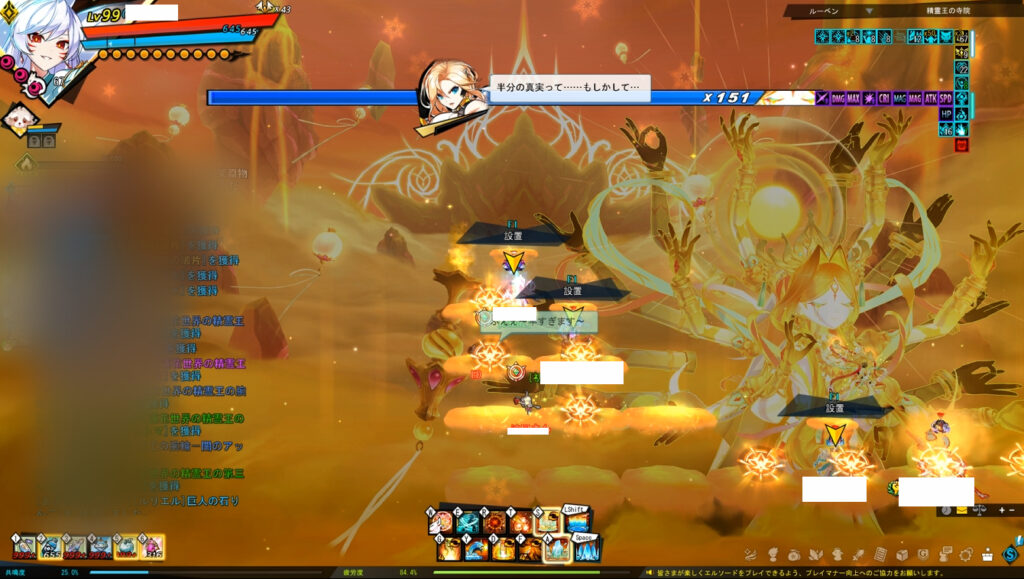Open the money pouch menu icon
The height and width of the screenshot is (579, 1024).
[793, 554]
